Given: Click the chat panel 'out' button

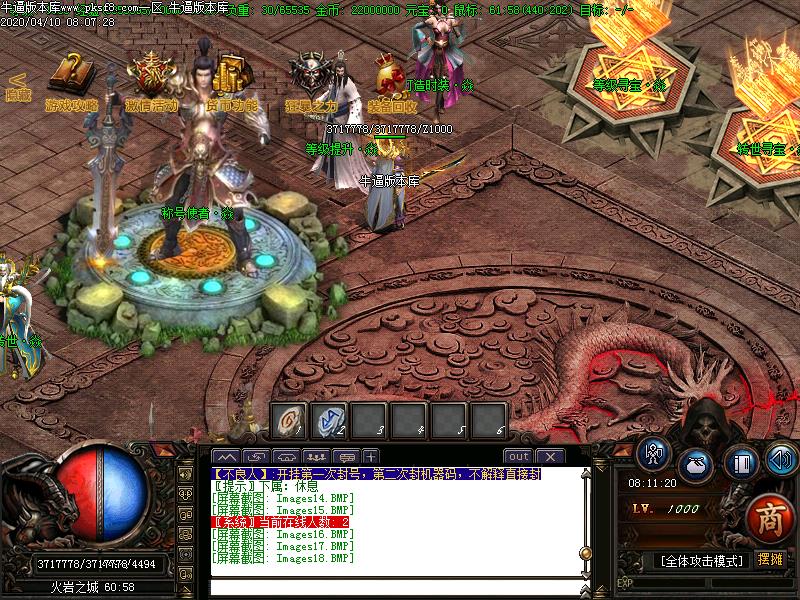Looking at the screenshot, I should pos(519,457).
